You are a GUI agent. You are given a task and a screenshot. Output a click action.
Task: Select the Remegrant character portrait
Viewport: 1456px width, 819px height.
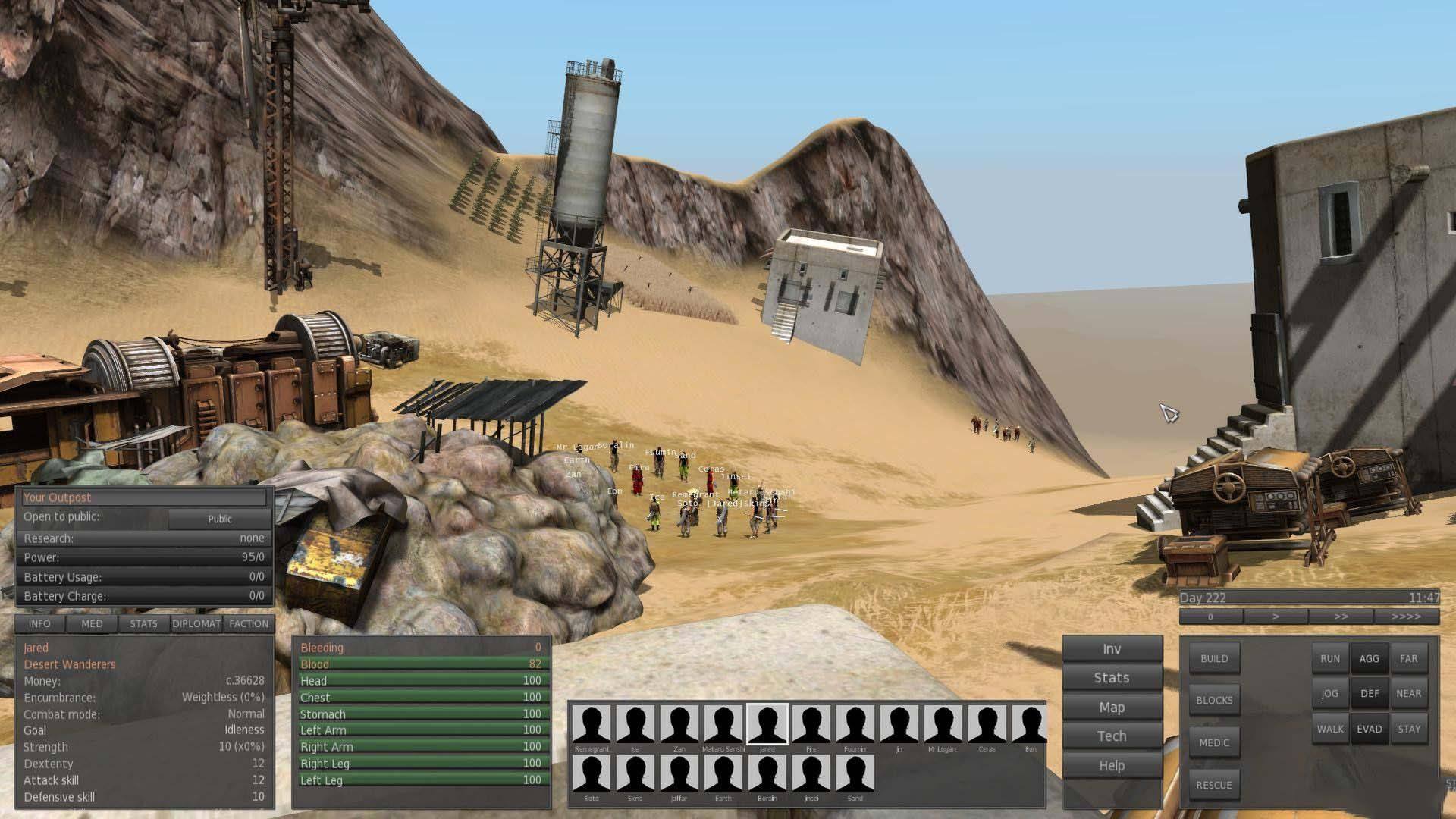(x=591, y=725)
